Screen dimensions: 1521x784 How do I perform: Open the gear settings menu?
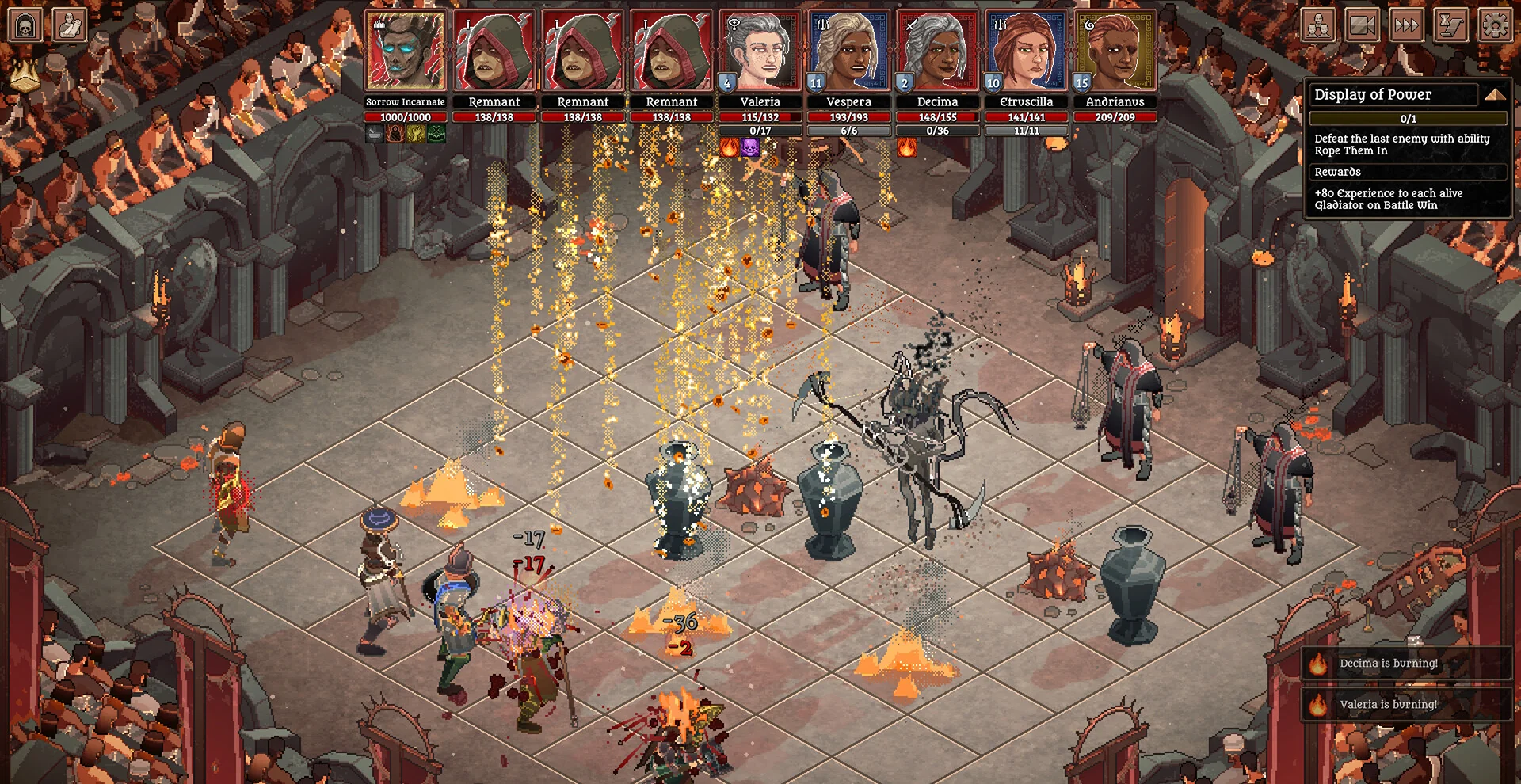click(x=1495, y=26)
